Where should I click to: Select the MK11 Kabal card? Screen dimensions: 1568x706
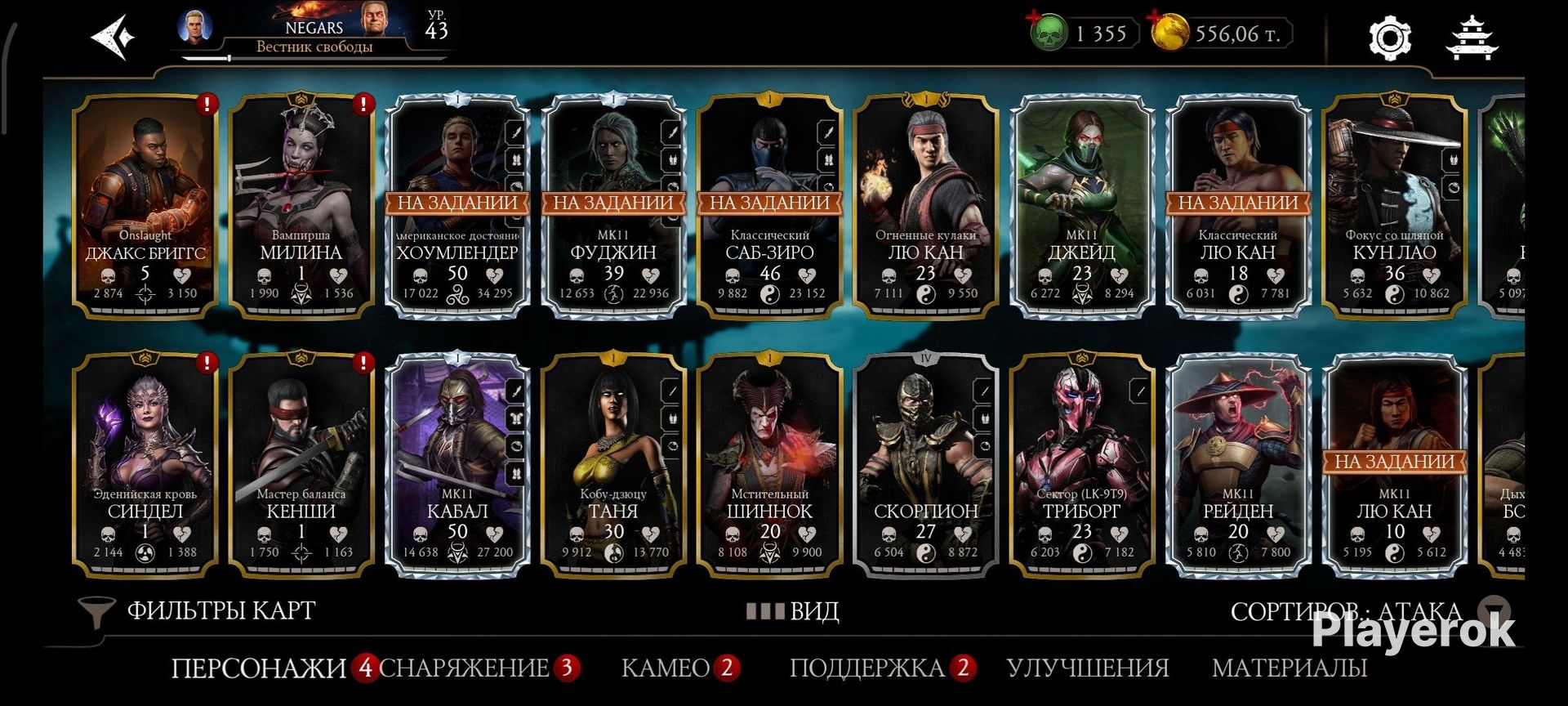click(x=457, y=464)
